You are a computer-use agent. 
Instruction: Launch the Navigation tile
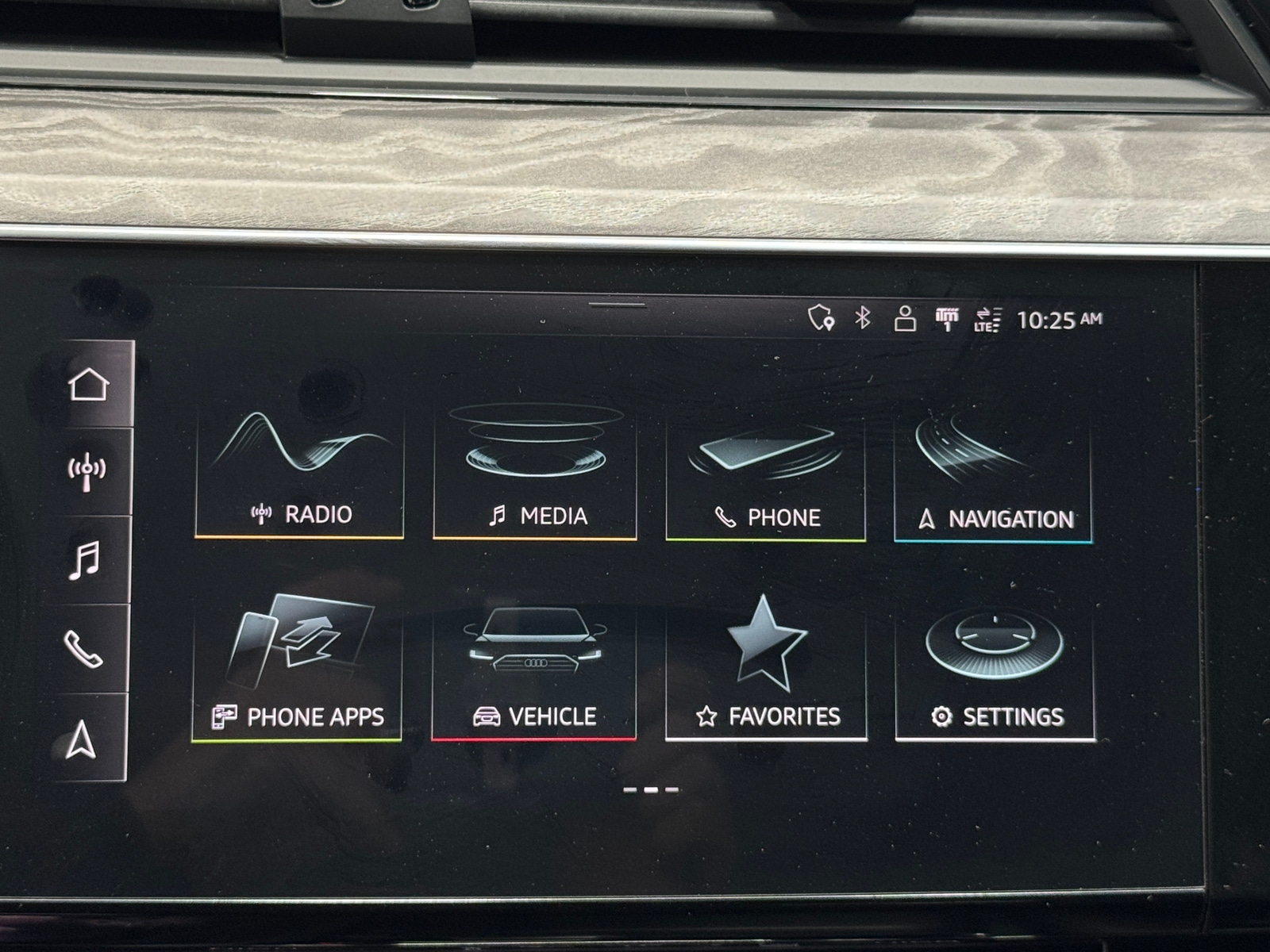(993, 478)
